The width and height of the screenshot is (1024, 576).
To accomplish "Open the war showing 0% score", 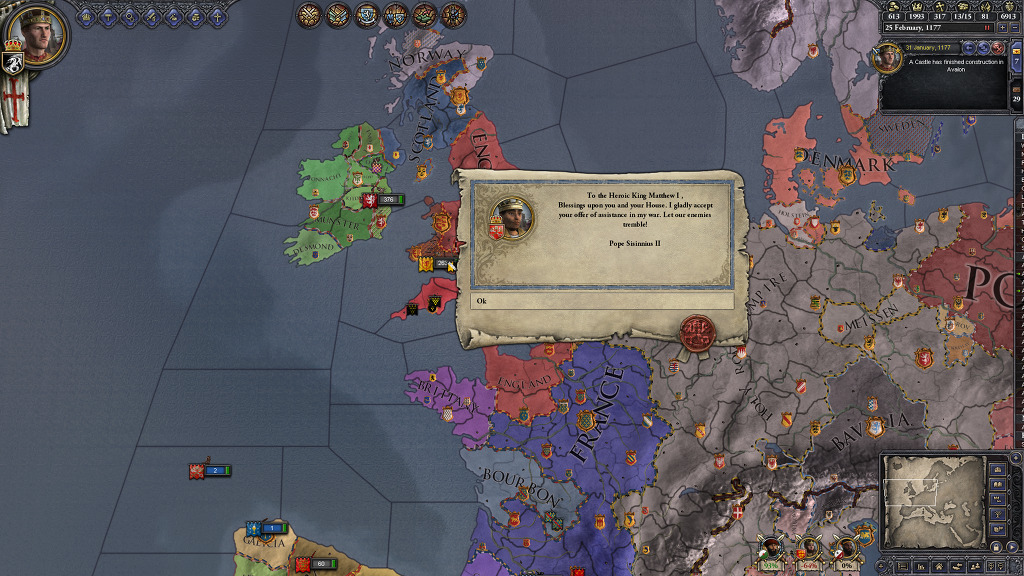I will (845, 548).
